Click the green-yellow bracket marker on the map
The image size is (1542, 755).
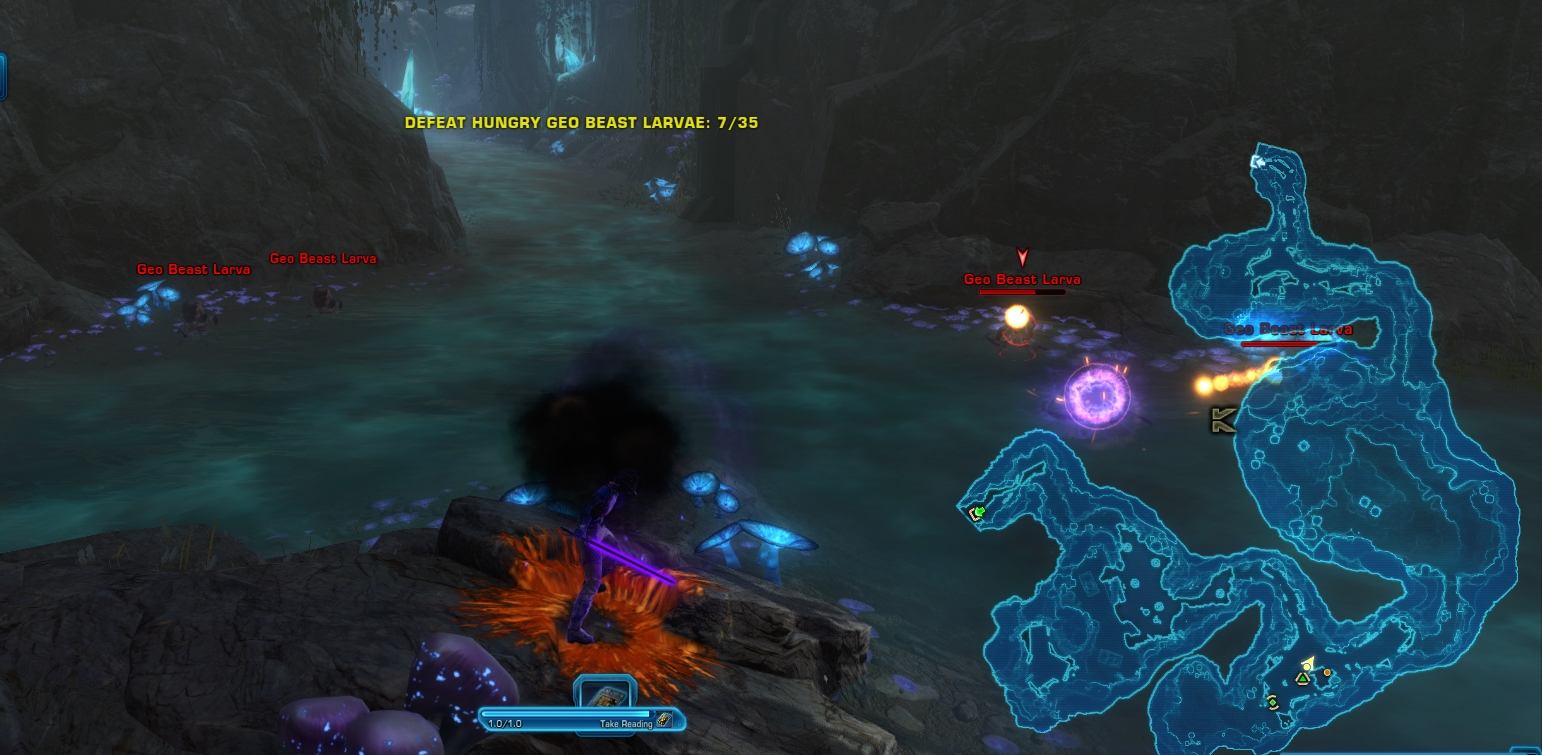coord(1272,701)
